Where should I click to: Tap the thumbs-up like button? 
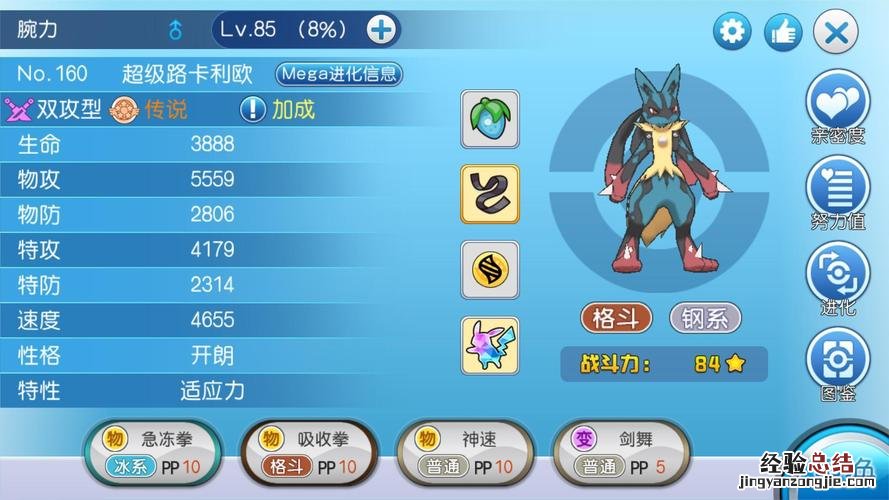[783, 33]
